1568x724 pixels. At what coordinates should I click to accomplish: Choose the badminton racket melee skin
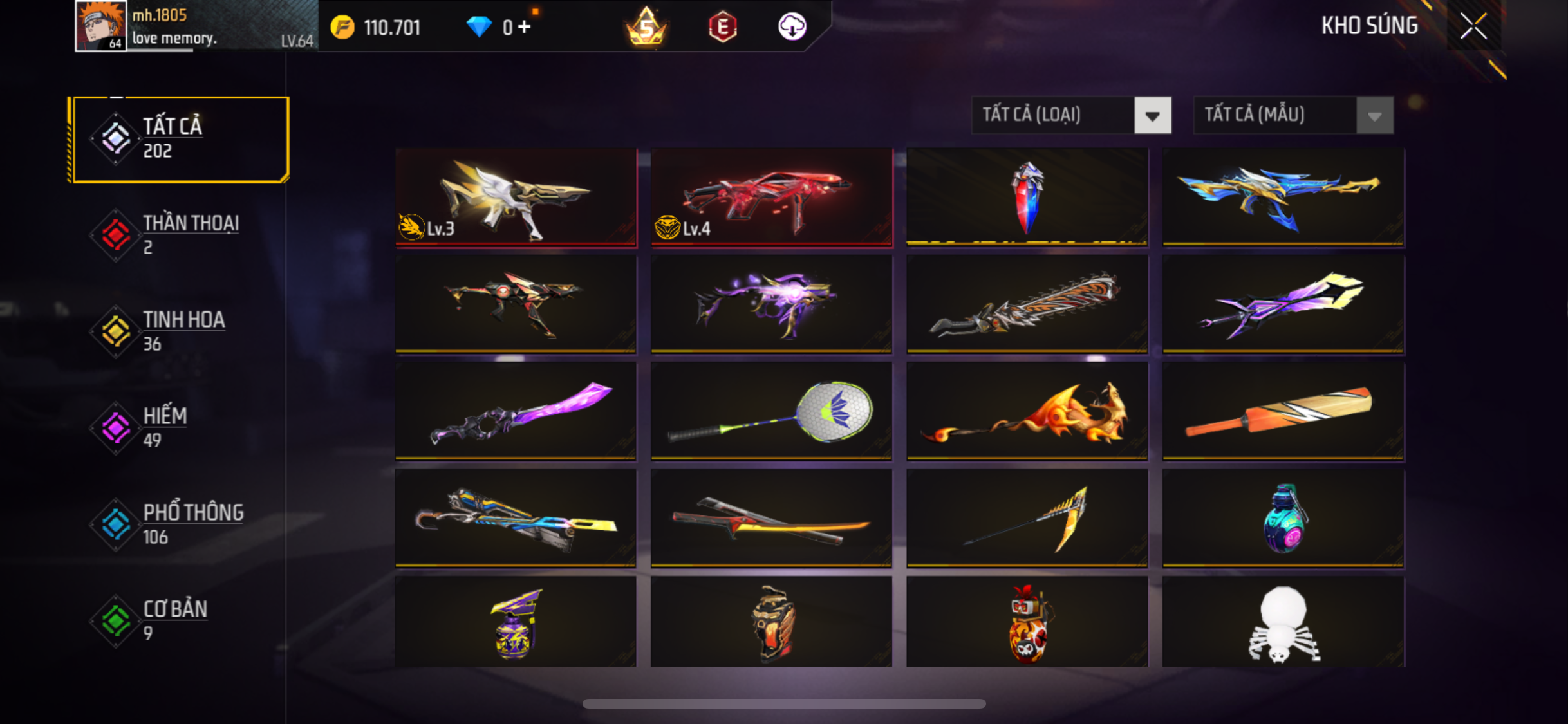click(x=771, y=411)
